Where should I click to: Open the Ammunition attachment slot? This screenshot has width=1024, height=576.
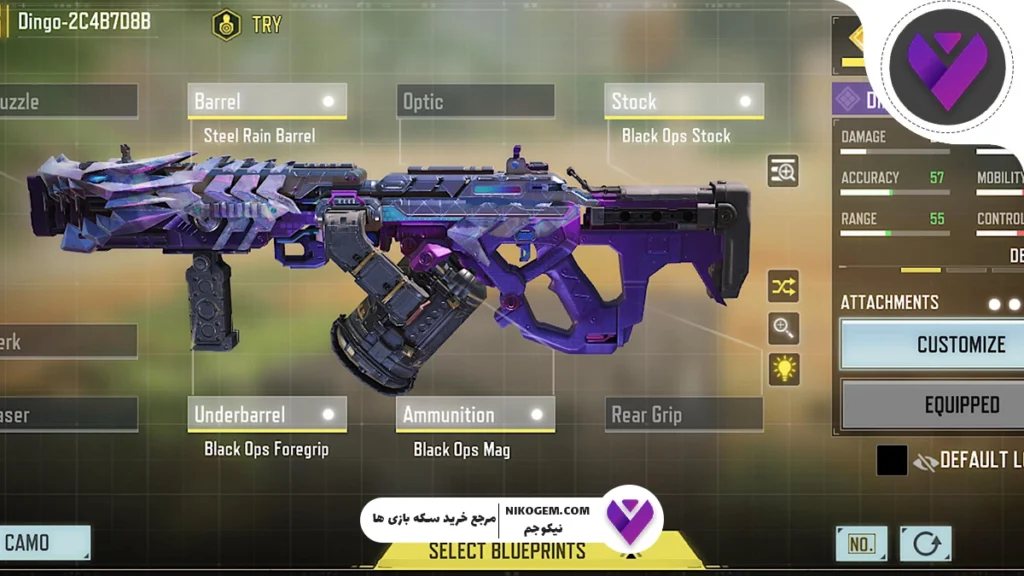pyautogui.click(x=475, y=414)
